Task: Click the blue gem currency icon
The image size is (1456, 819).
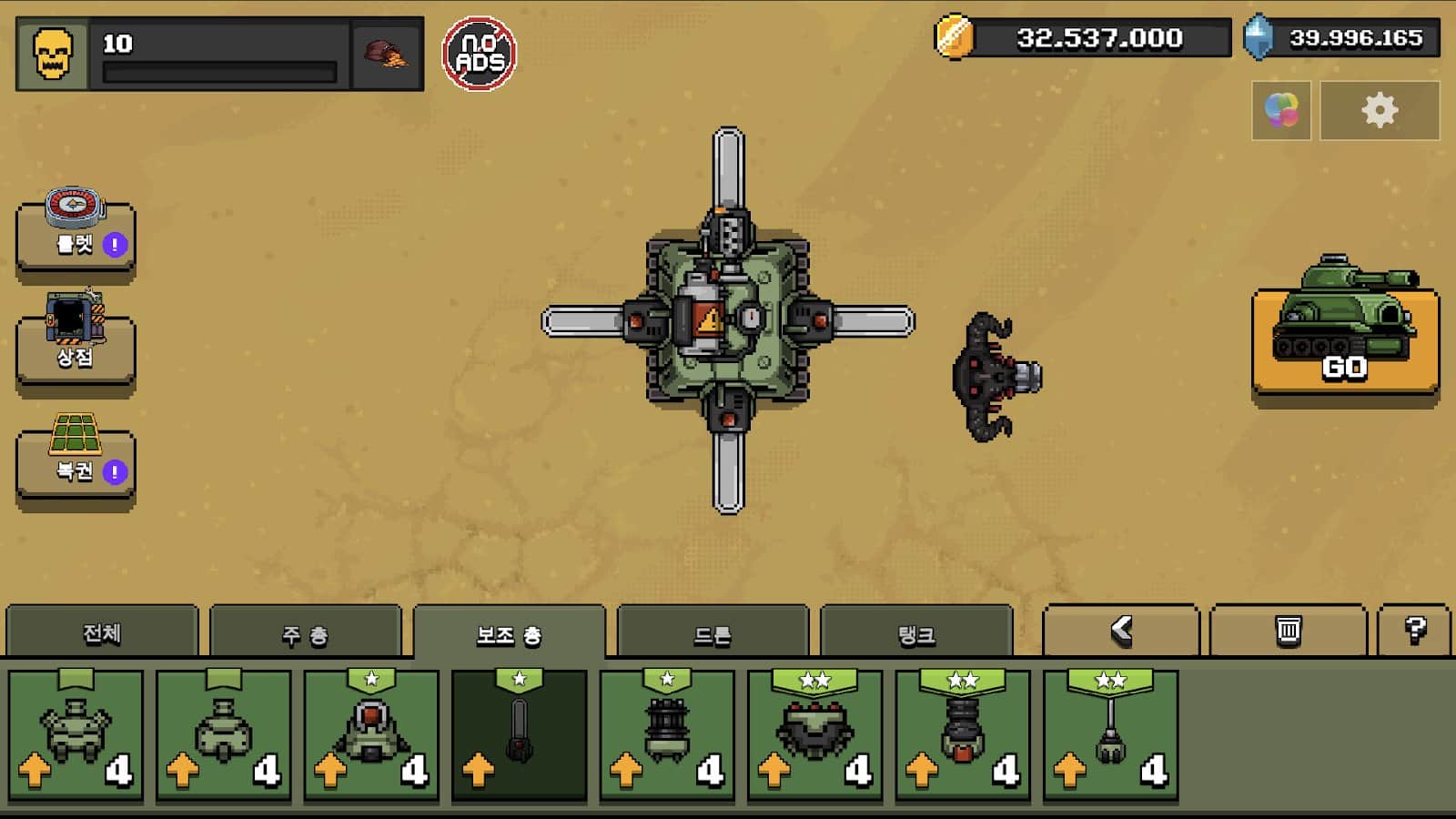Action: 1260,38
